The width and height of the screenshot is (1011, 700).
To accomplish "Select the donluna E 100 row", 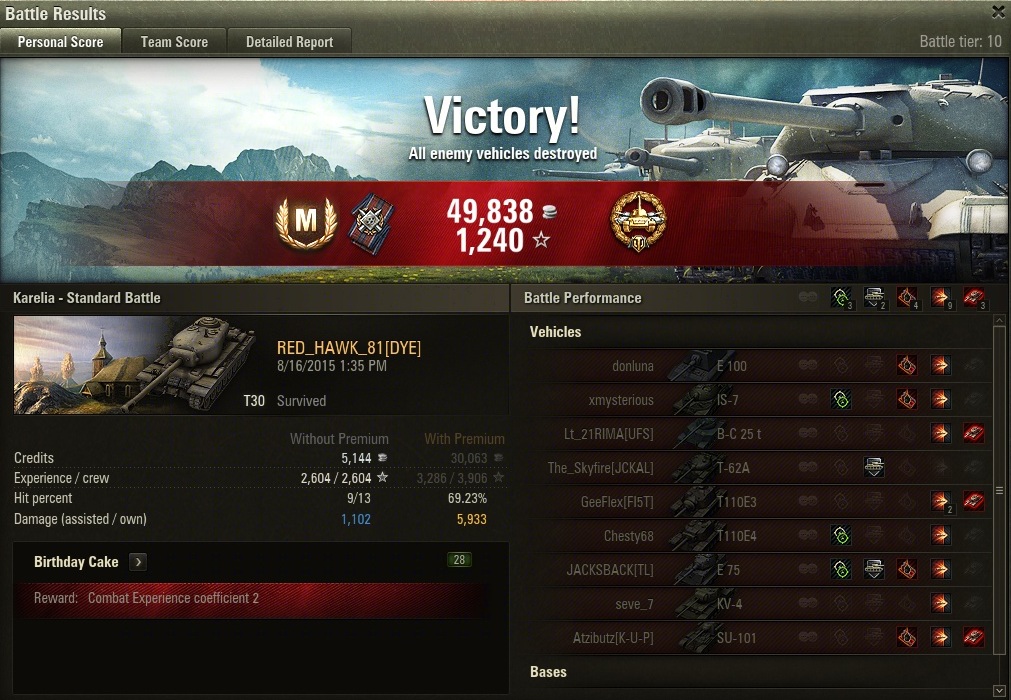I will point(760,366).
